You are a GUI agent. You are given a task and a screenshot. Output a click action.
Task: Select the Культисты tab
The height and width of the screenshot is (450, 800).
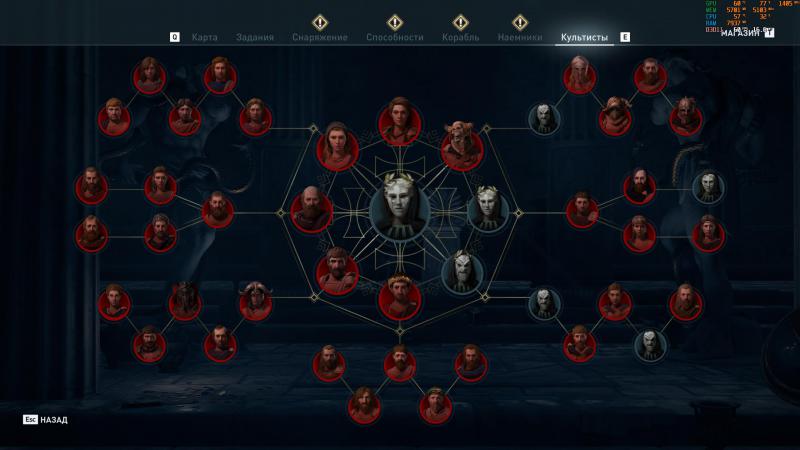coord(584,37)
